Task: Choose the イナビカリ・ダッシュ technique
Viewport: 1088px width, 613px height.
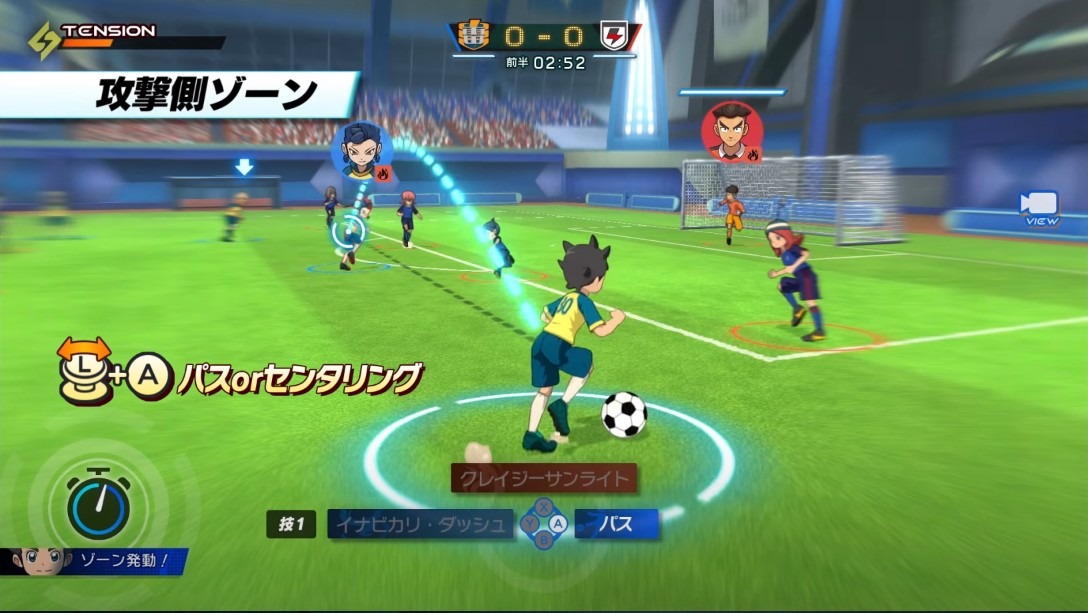Action: tap(421, 524)
